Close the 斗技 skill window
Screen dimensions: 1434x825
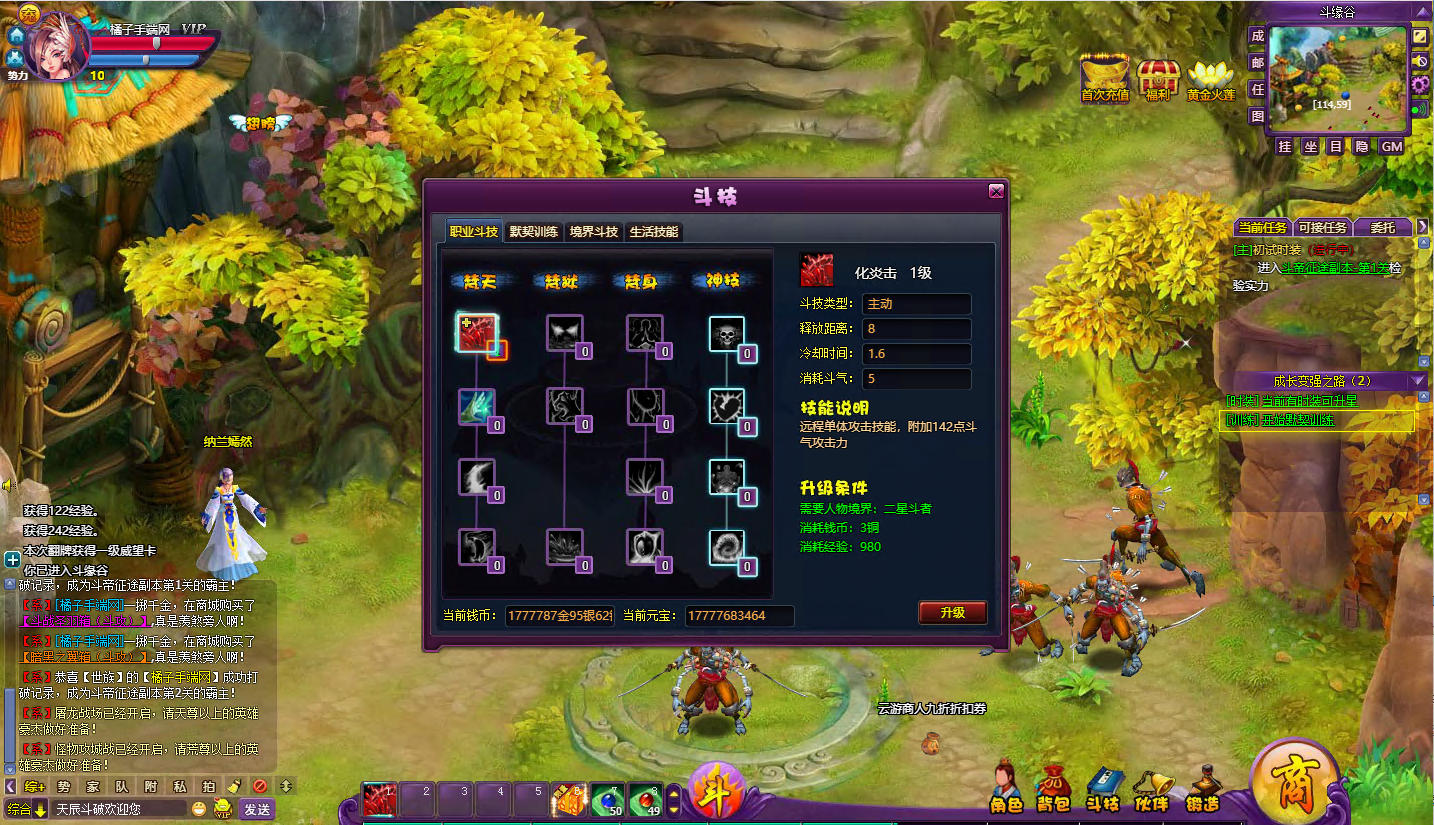995,192
